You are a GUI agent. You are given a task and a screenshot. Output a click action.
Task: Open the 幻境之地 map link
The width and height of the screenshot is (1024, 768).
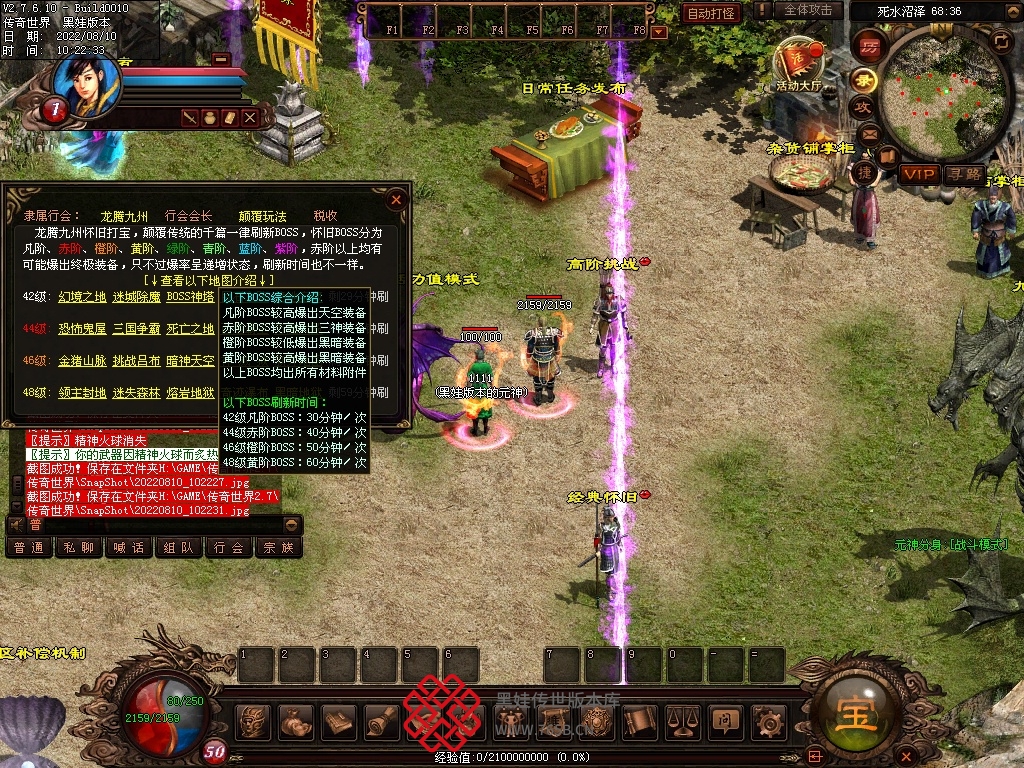click(x=82, y=297)
